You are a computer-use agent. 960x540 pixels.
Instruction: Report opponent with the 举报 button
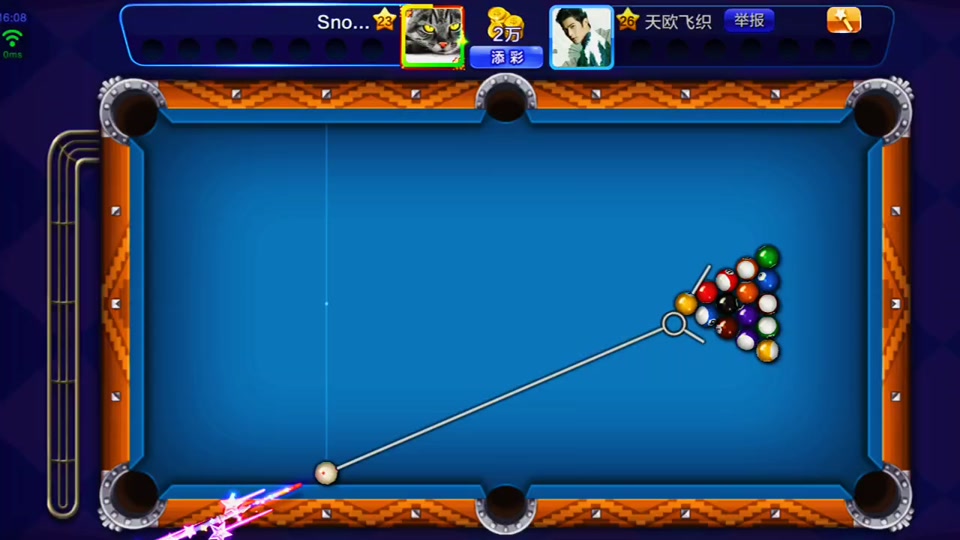(x=748, y=21)
